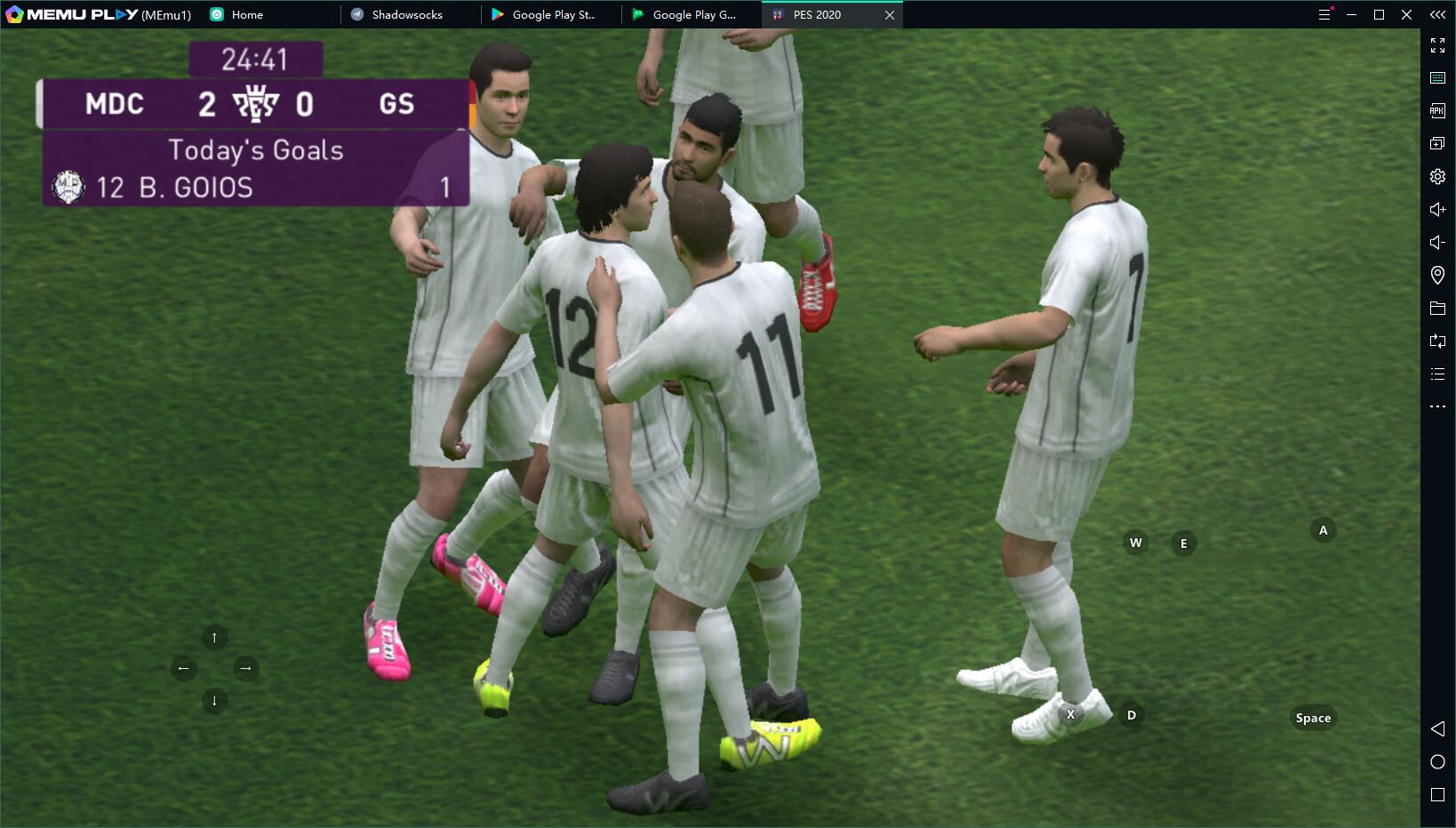
Task: Close the PES 2020 tab
Action: [889, 15]
